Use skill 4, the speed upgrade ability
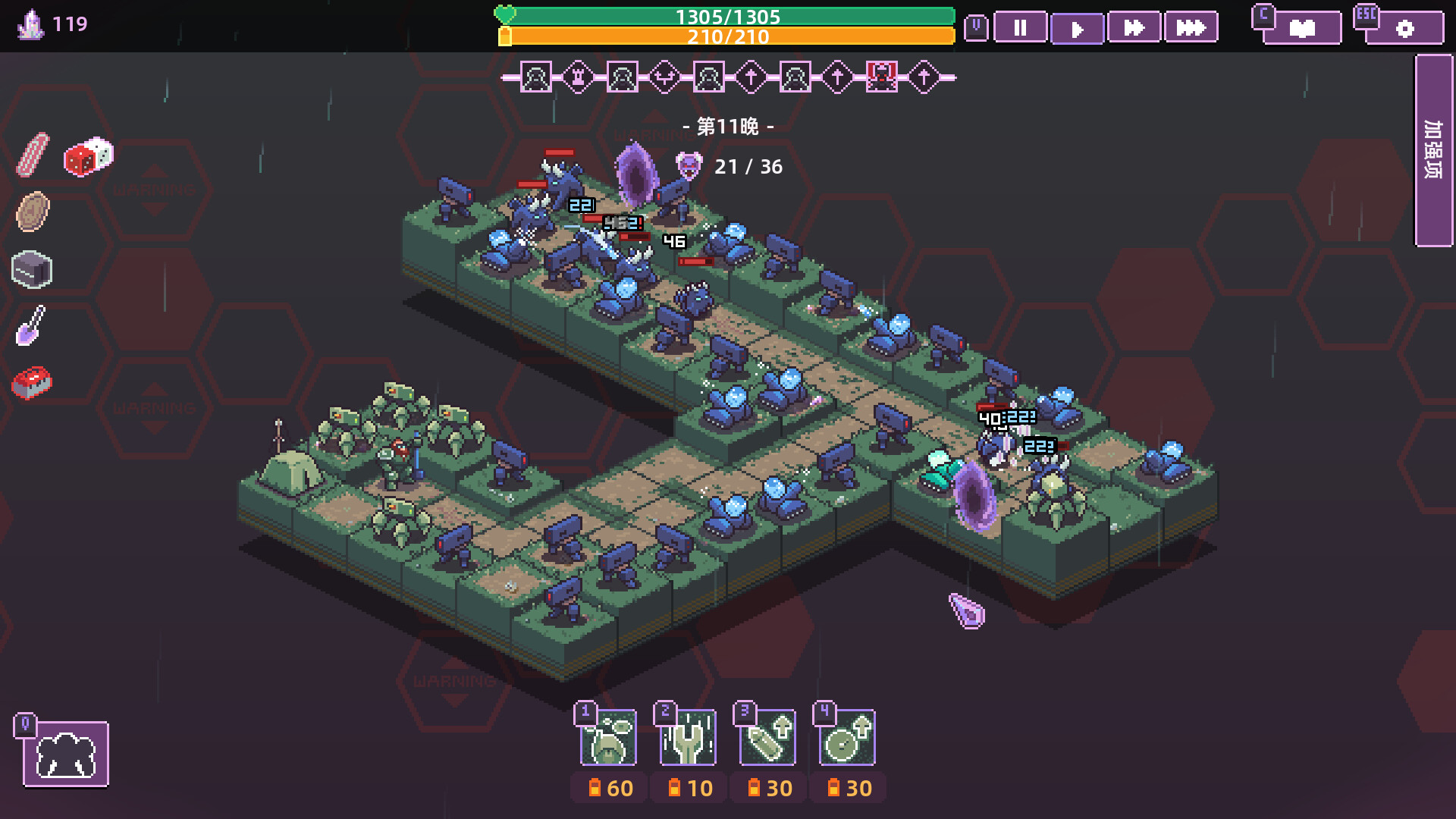1456x819 pixels. tap(849, 738)
